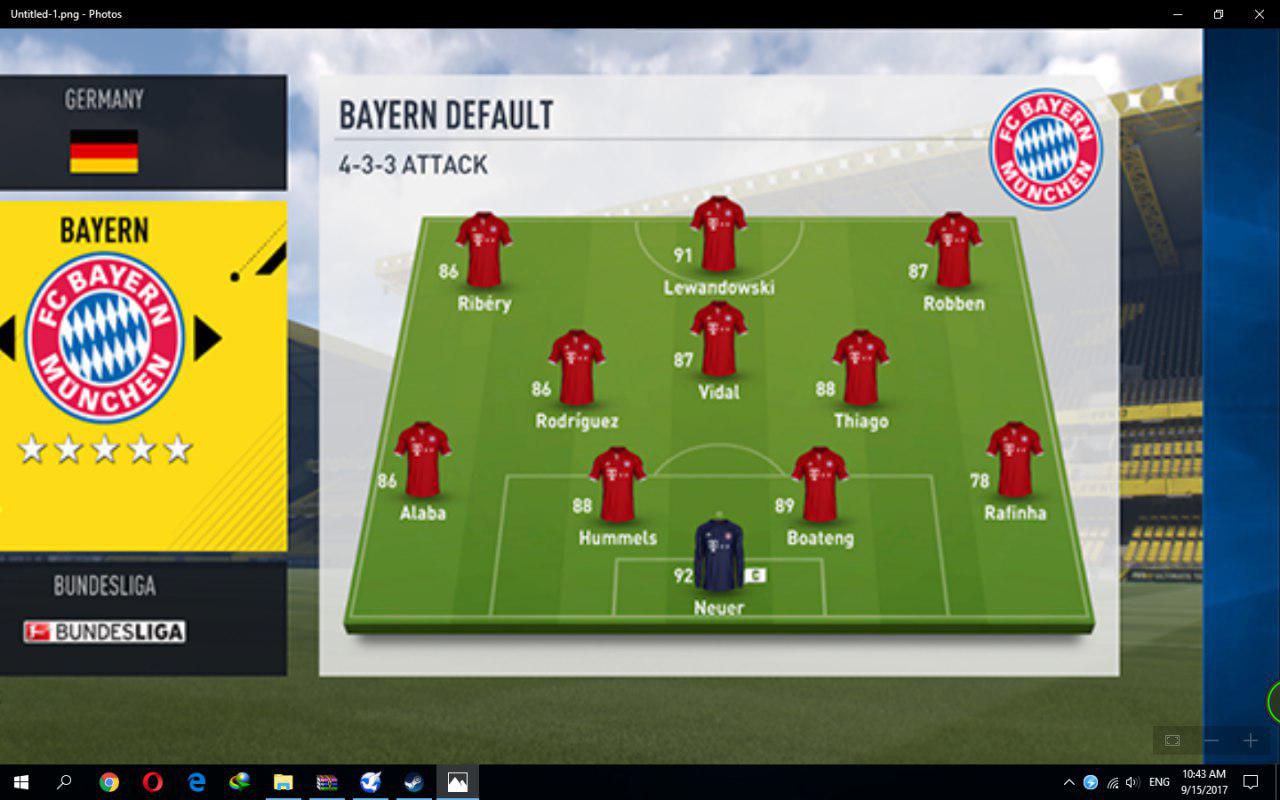This screenshot has width=1280, height=800.
Task: Select goalkeeper Neuer
Action: [x=719, y=555]
